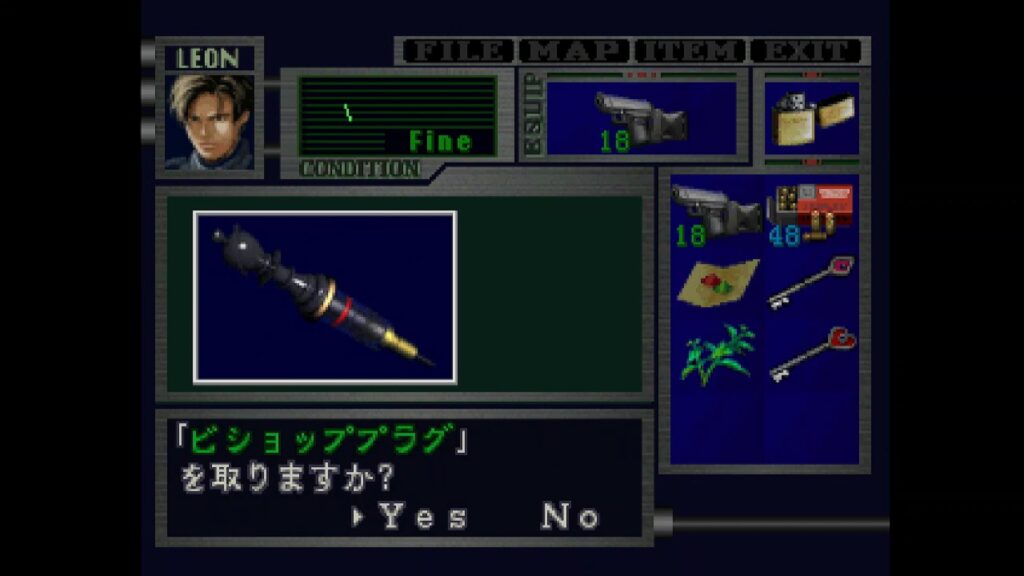
Task: Click the Bishop Plug preview image
Action: [325, 297]
